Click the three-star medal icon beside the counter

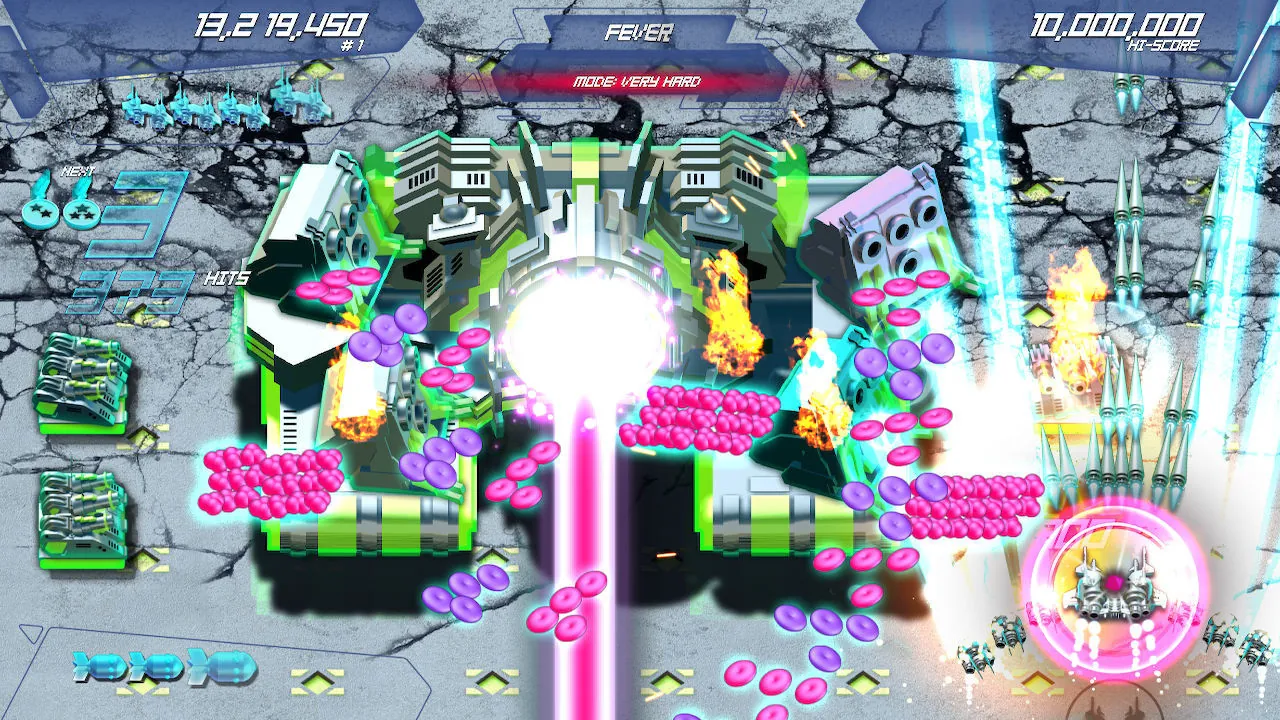point(81,213)
